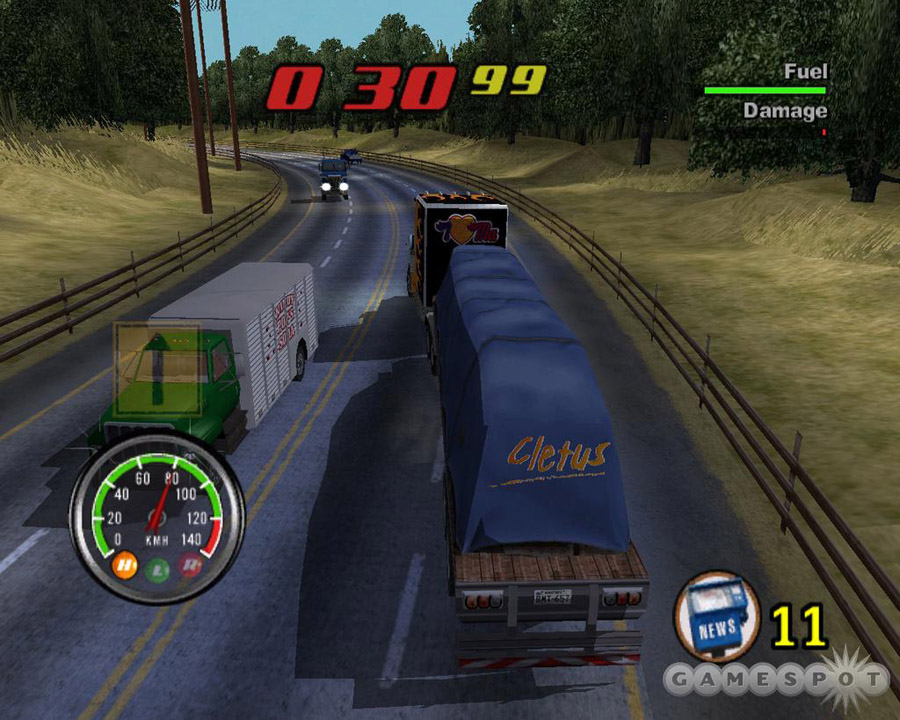The width and height of the screenshot is (900, 720).
Task: Click the orange H gear indicator
Action: point(126,567)
